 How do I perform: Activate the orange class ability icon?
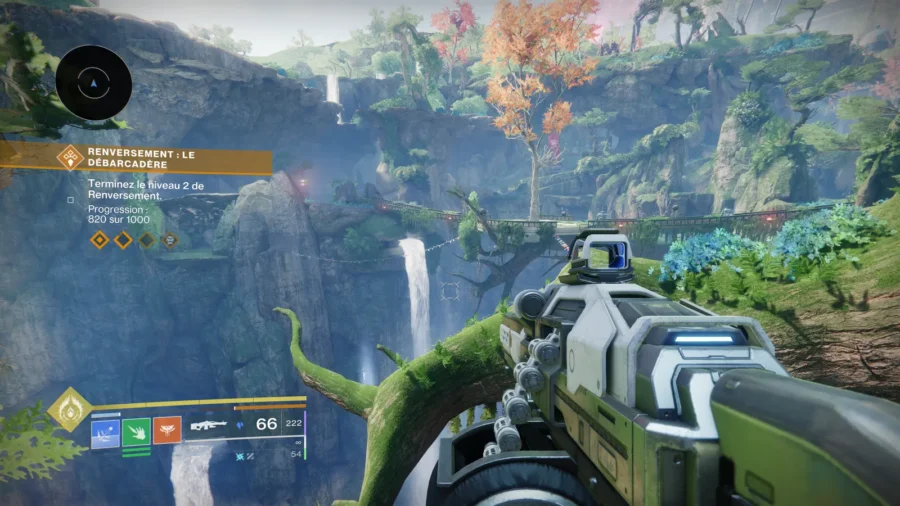(x=167, y=431)
